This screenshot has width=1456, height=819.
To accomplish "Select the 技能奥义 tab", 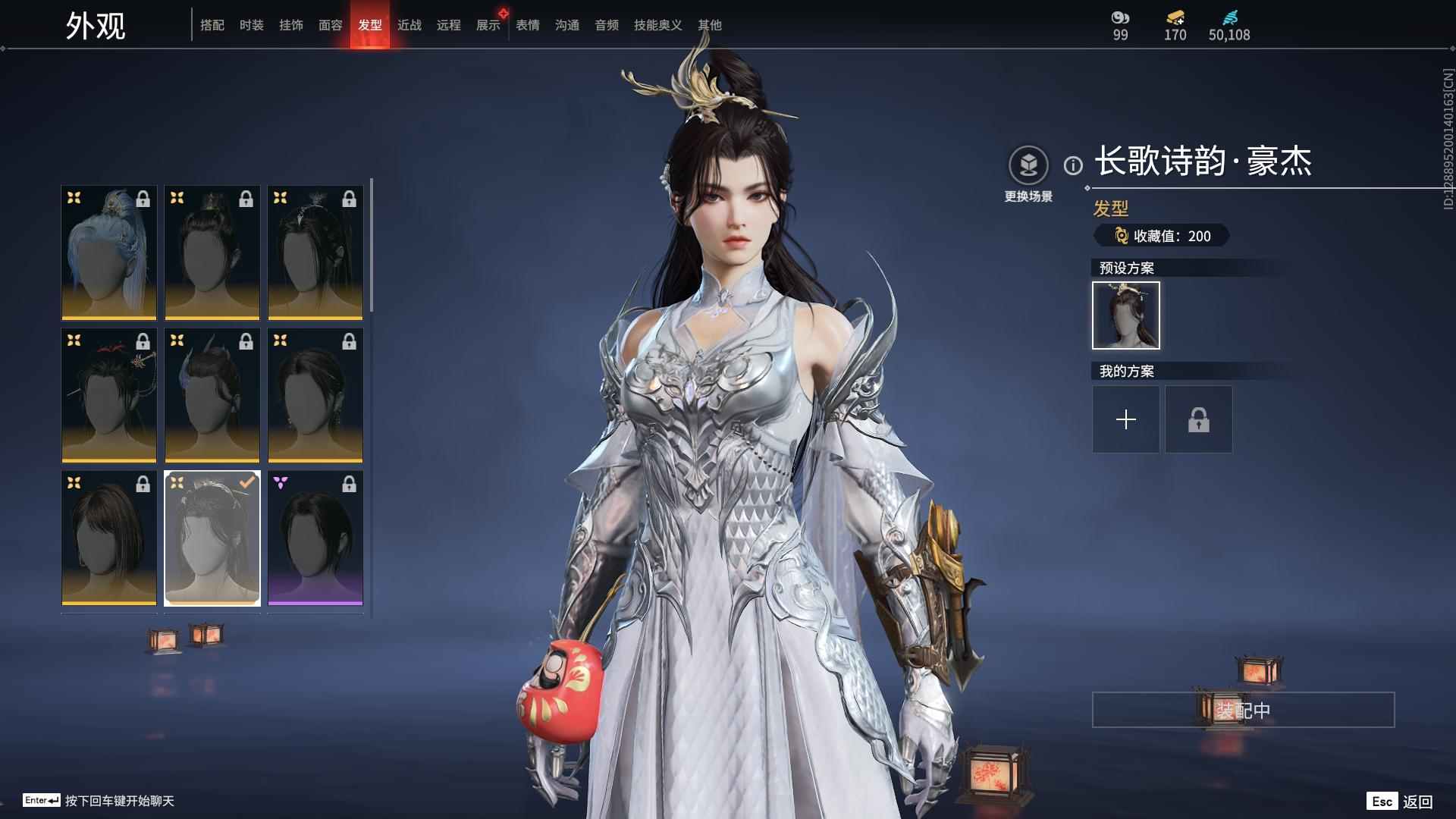I will tap(657, 25).
